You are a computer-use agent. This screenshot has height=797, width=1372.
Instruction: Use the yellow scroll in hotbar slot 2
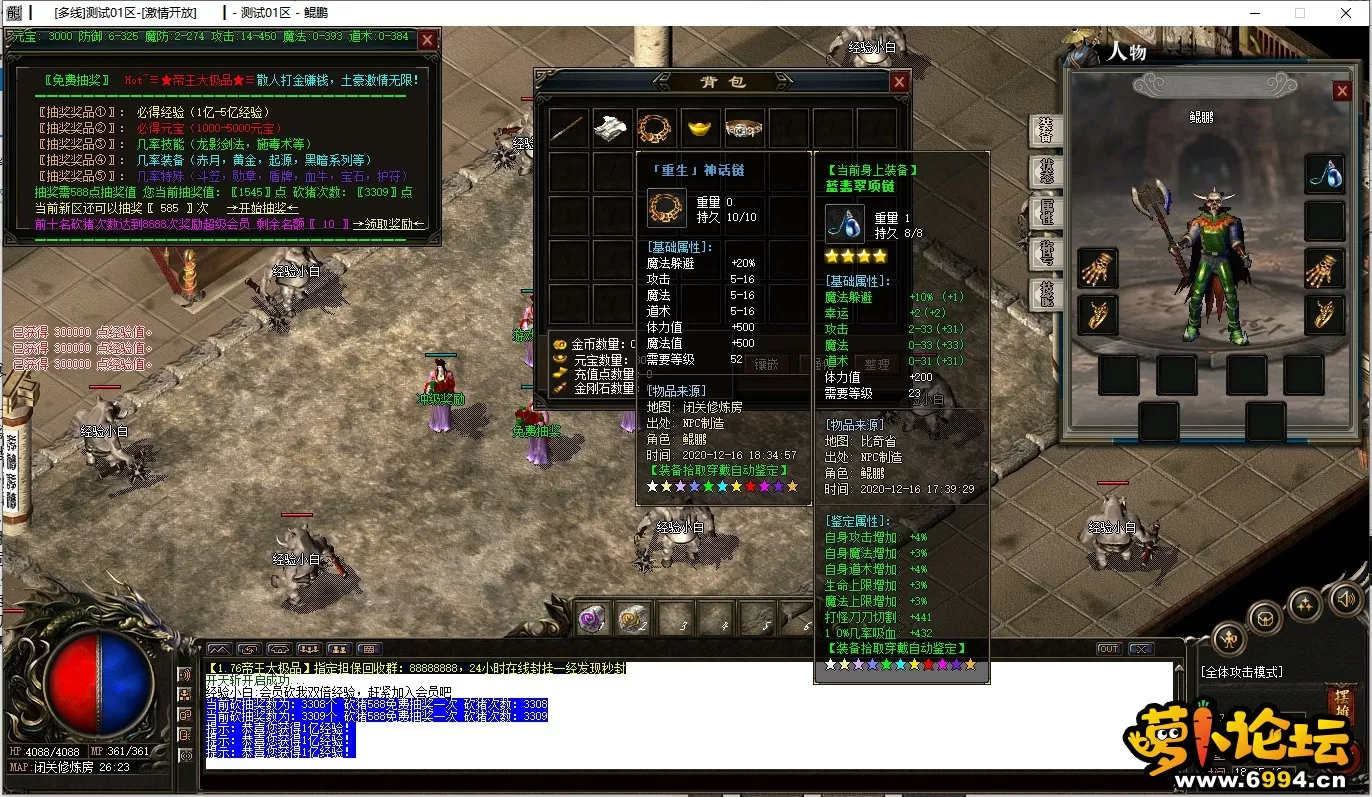(634, 619)
